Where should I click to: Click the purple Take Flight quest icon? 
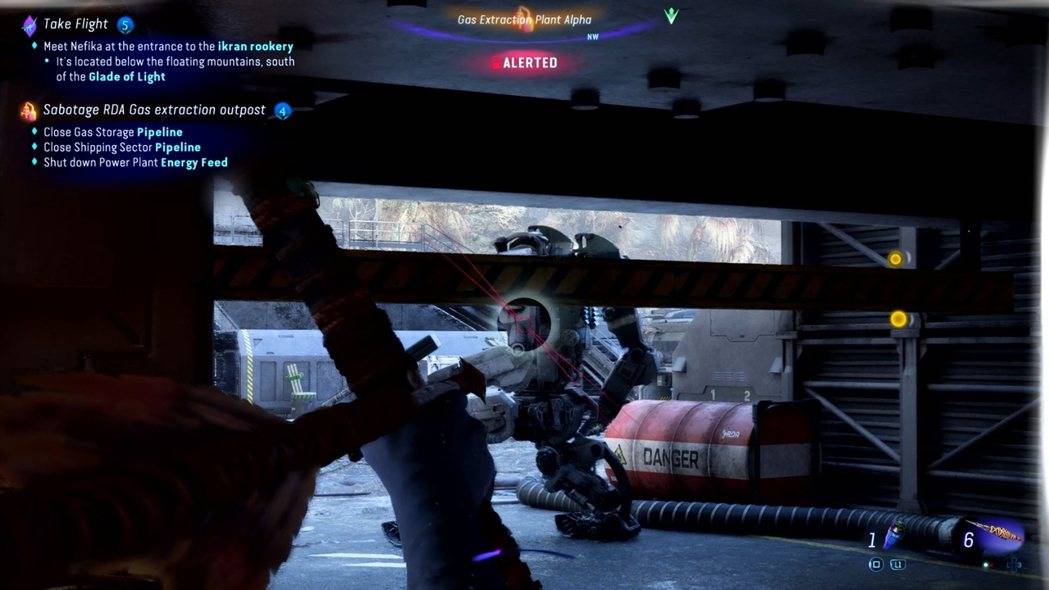pyautogui.click(x=29, y=25)
